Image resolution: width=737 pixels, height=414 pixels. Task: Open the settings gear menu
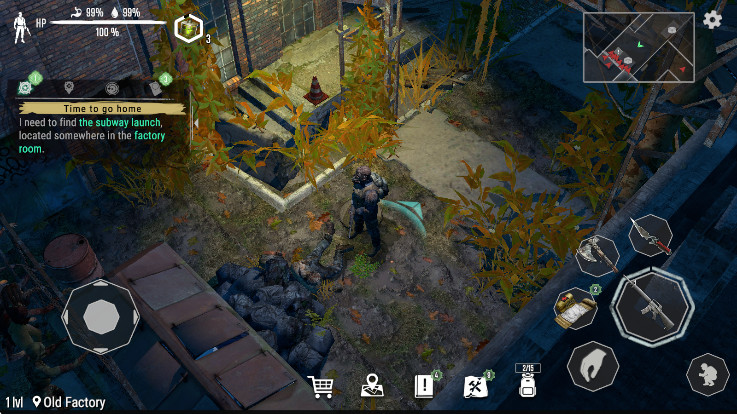point(713,20)
